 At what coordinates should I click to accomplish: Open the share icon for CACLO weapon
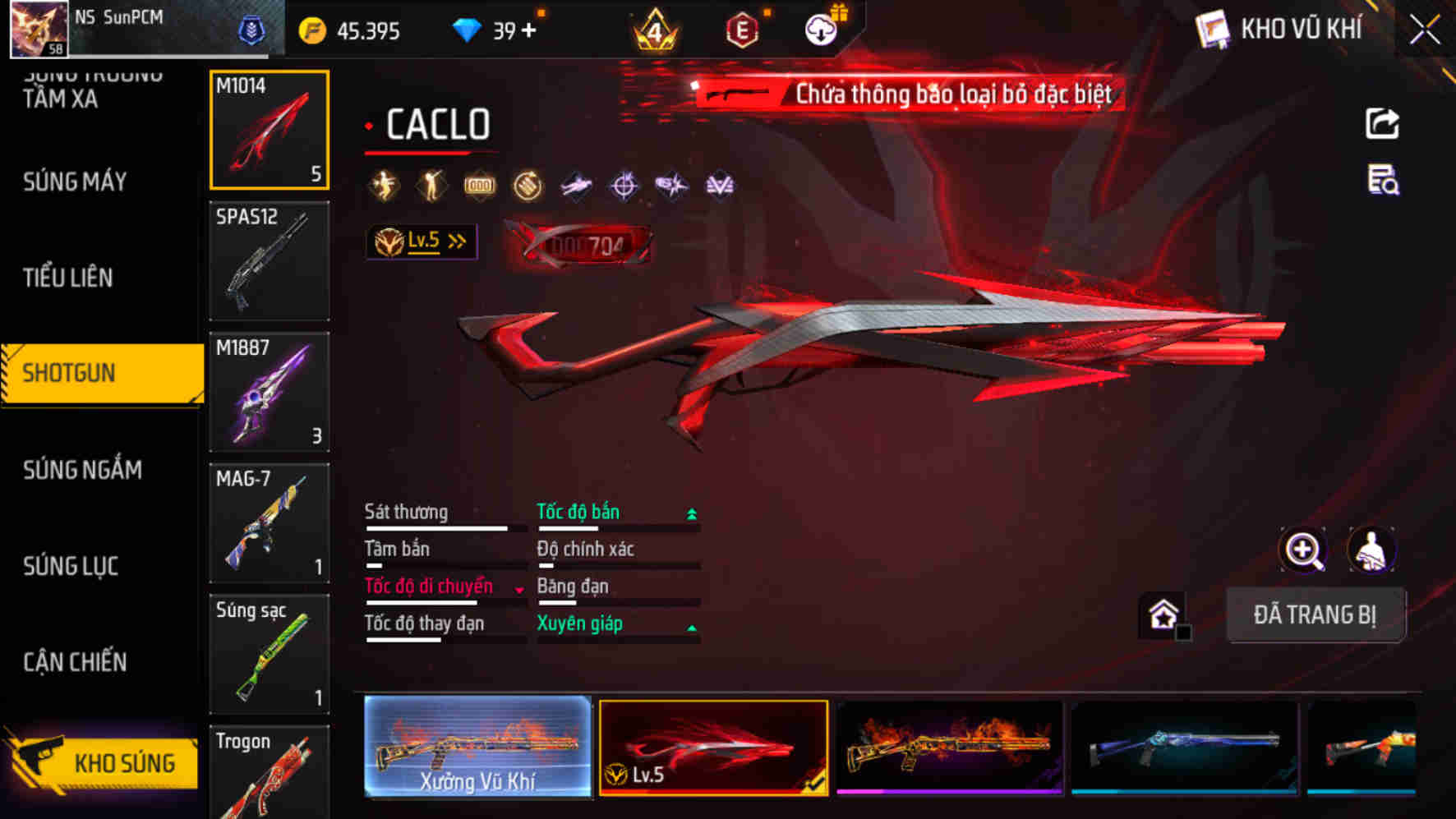(1384, 123)
